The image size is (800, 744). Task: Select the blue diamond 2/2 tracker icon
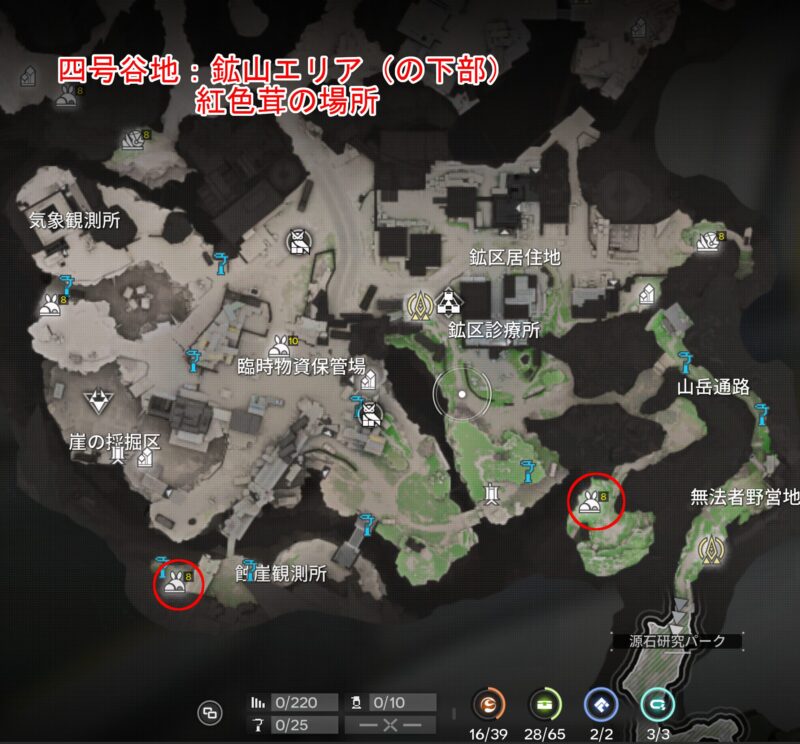click(x=600, y=705)
